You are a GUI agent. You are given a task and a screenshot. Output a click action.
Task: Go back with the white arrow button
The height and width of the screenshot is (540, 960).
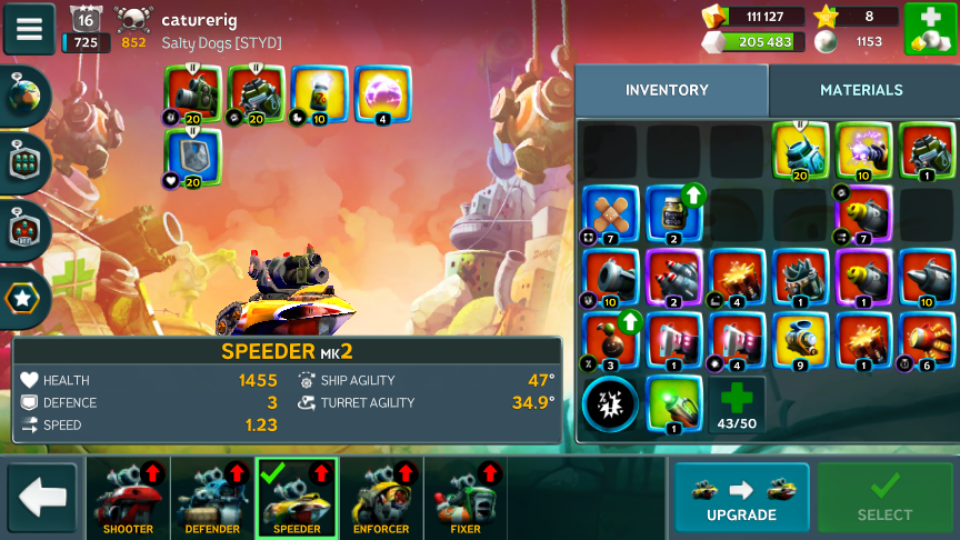click(x=42, y=497)
